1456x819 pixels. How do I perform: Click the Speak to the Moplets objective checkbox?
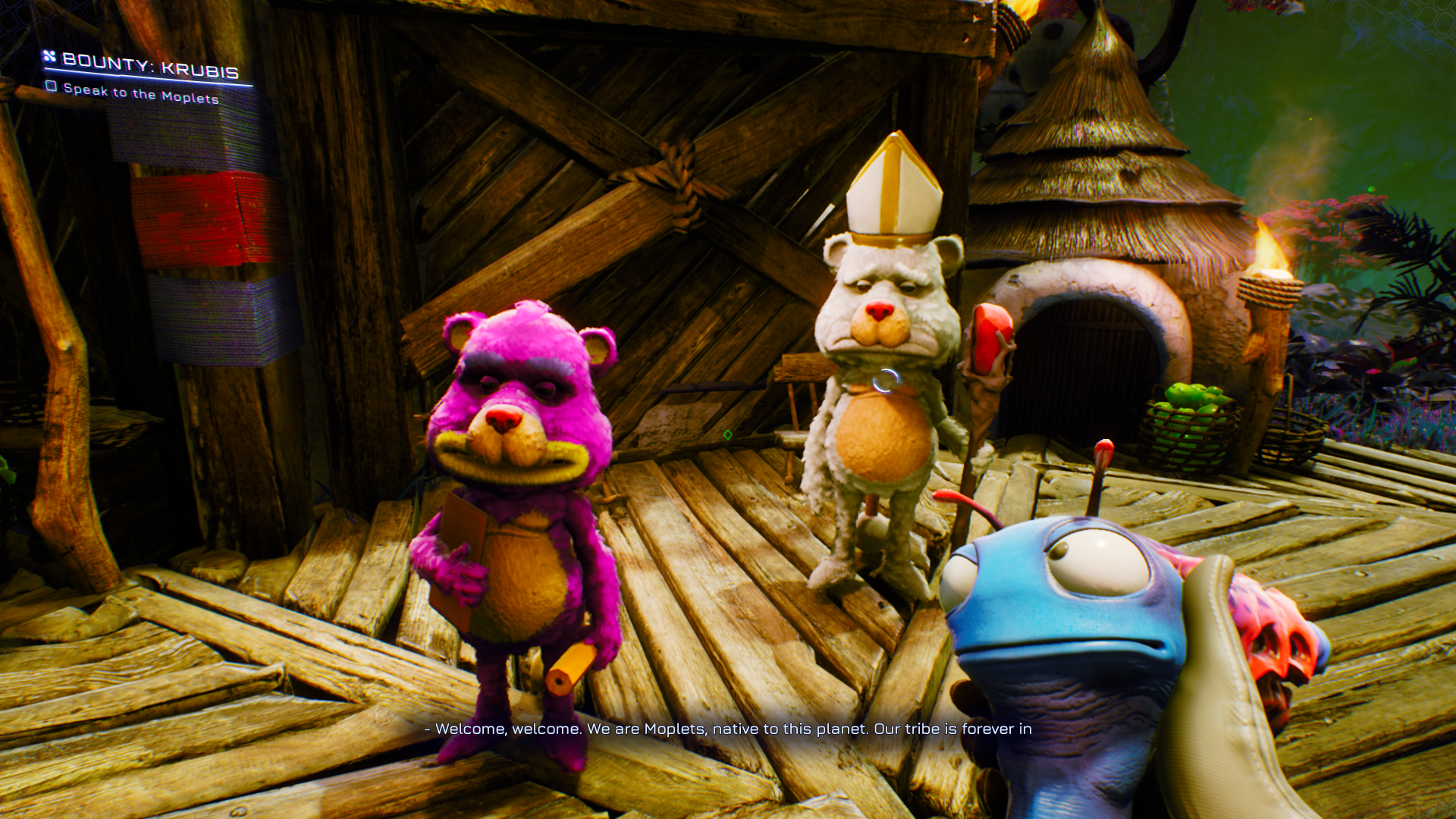point(51,86)
